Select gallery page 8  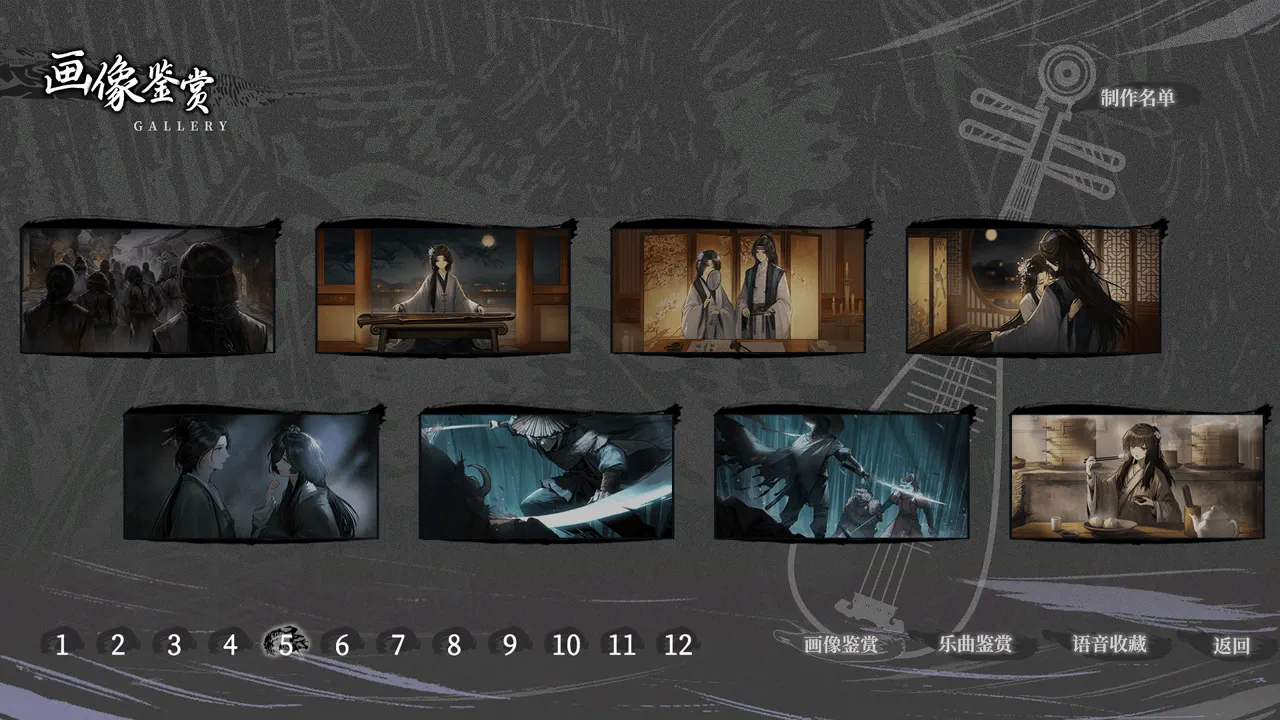[455, 647]
